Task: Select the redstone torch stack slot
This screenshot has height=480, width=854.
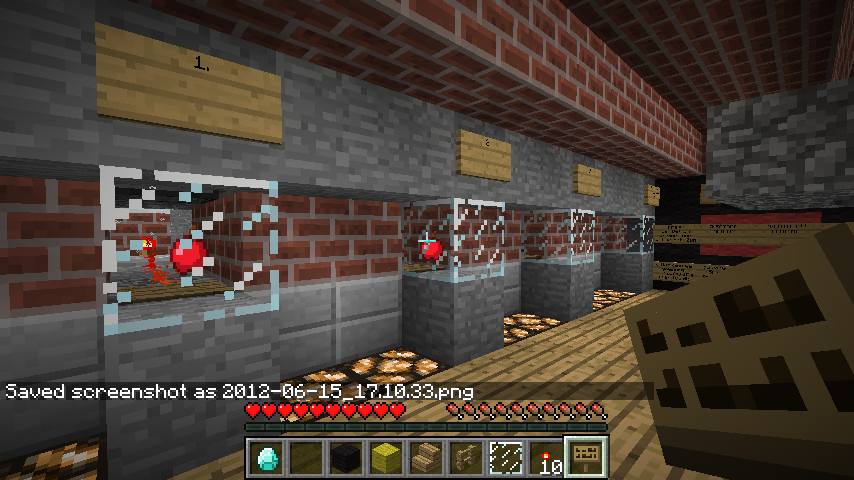Action: click(546, 458)
